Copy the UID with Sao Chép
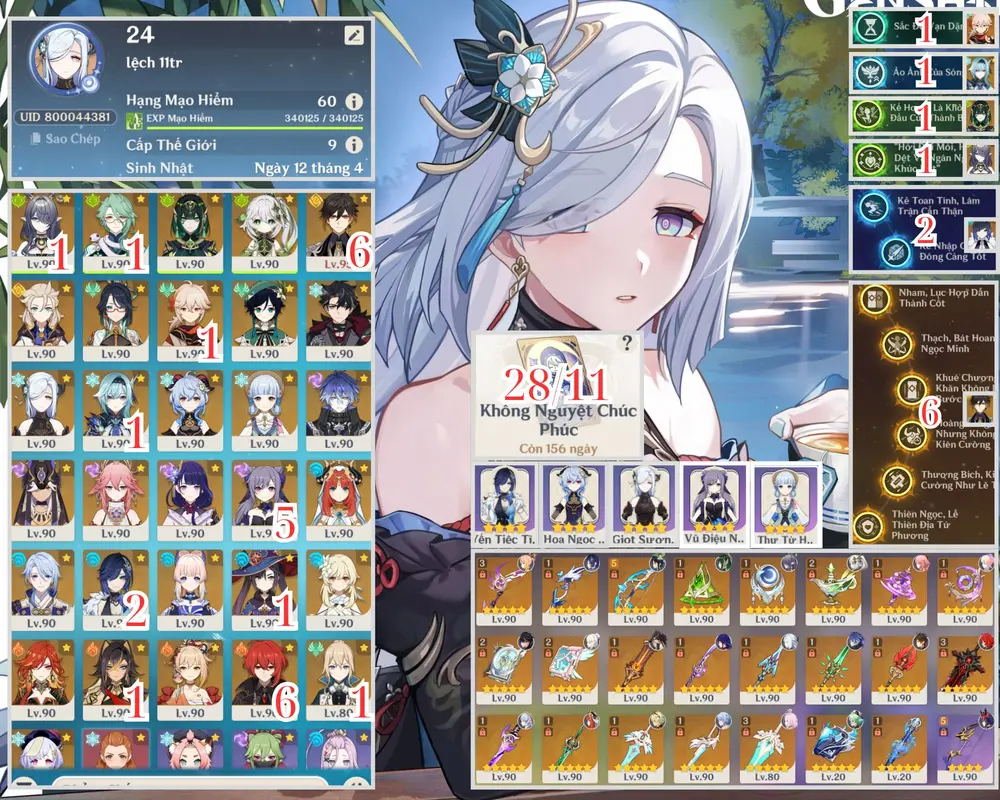 click(66, 139)
